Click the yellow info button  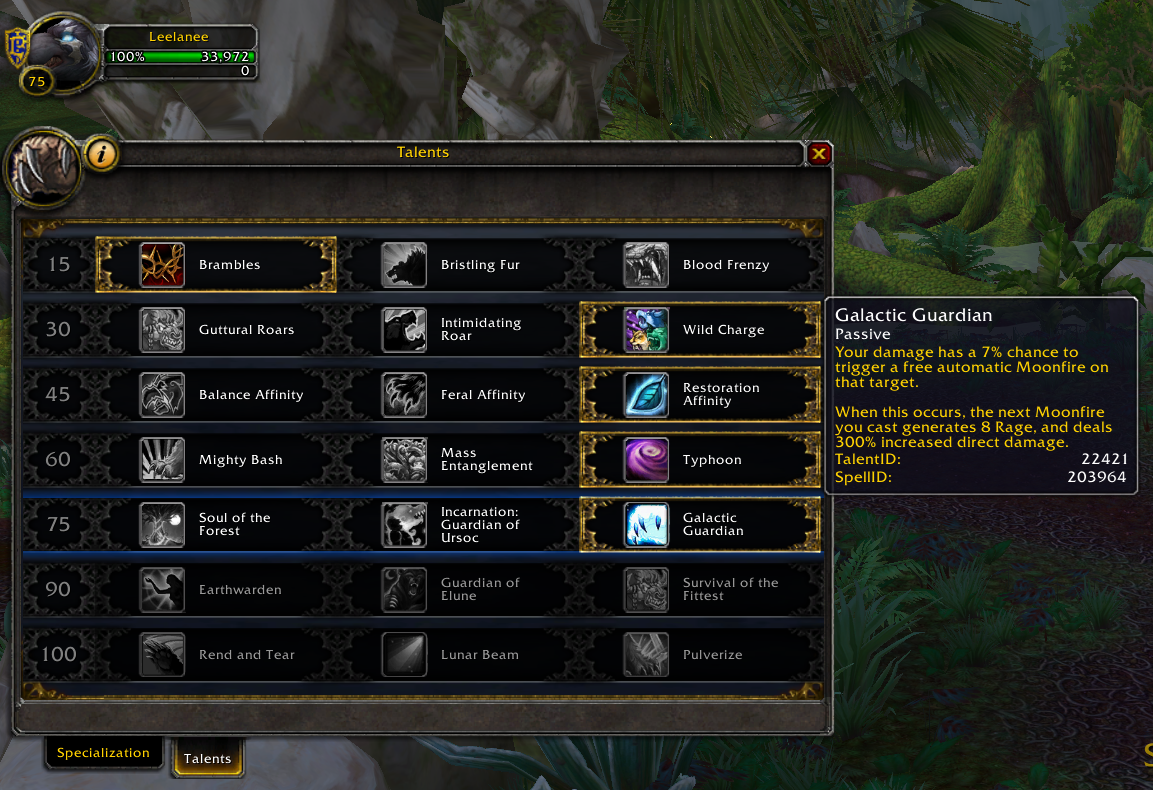click(103, 154)
